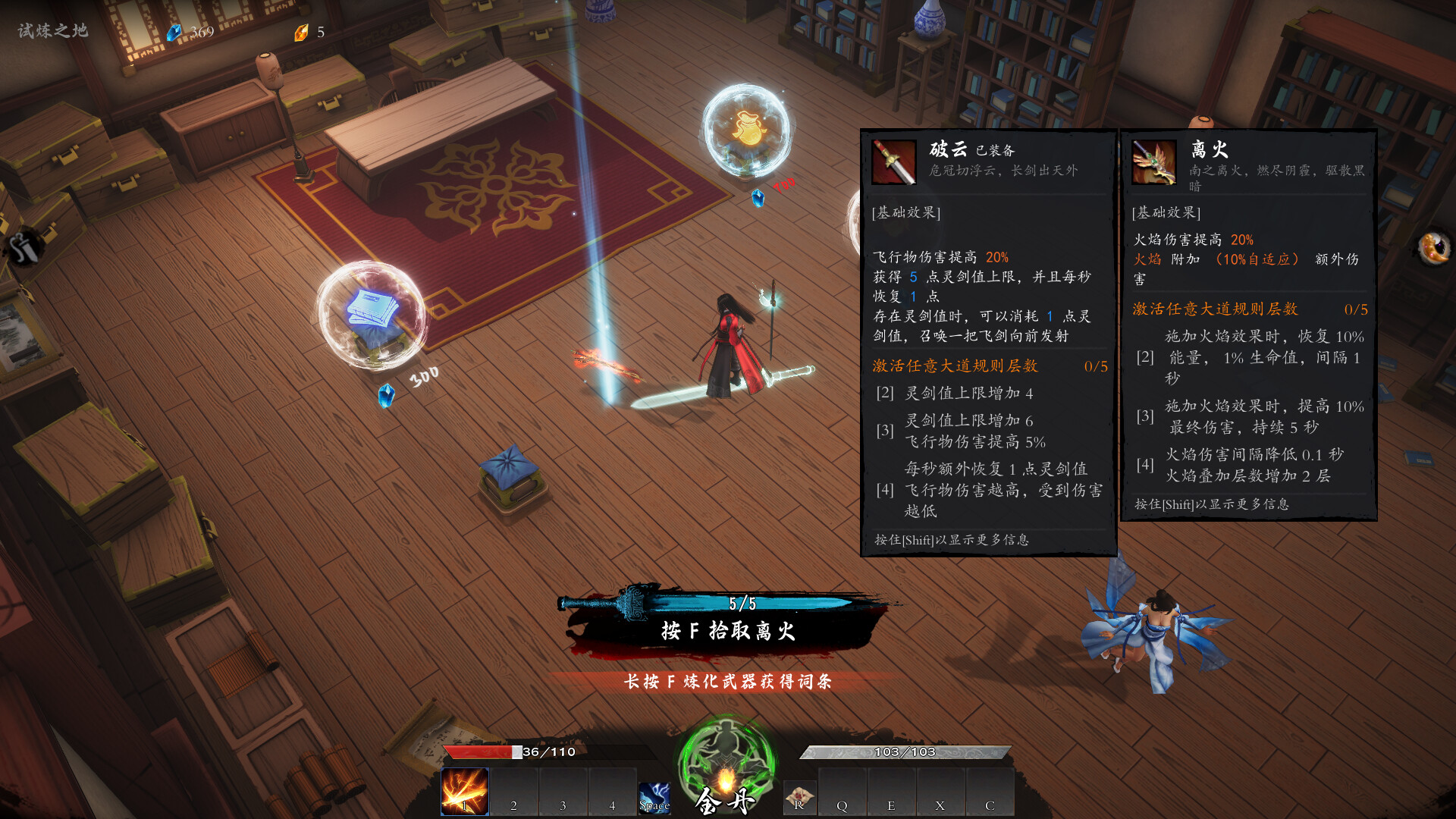
Task: Expand 按住[Shift] more info on the 破云 tooltip
Action: tap(951, 540)
